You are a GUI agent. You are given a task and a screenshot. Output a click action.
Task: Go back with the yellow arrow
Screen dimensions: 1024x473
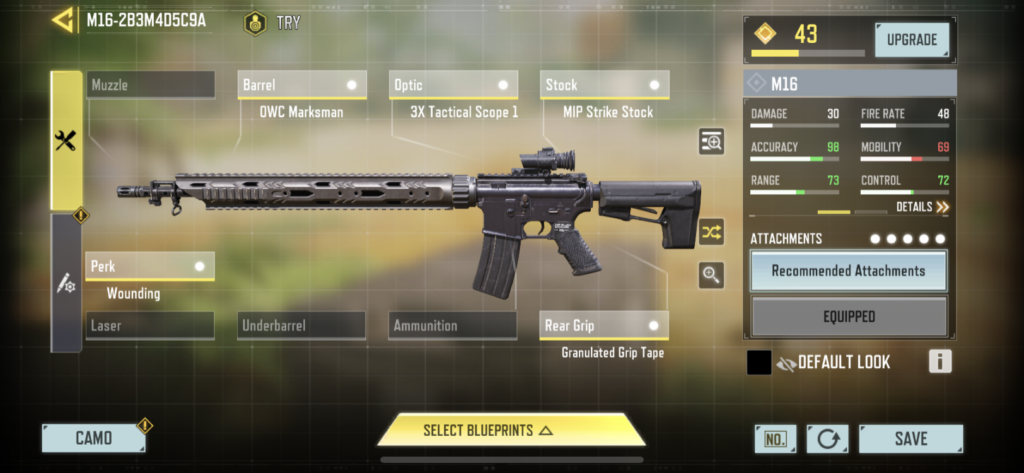[x=63, y=20]
